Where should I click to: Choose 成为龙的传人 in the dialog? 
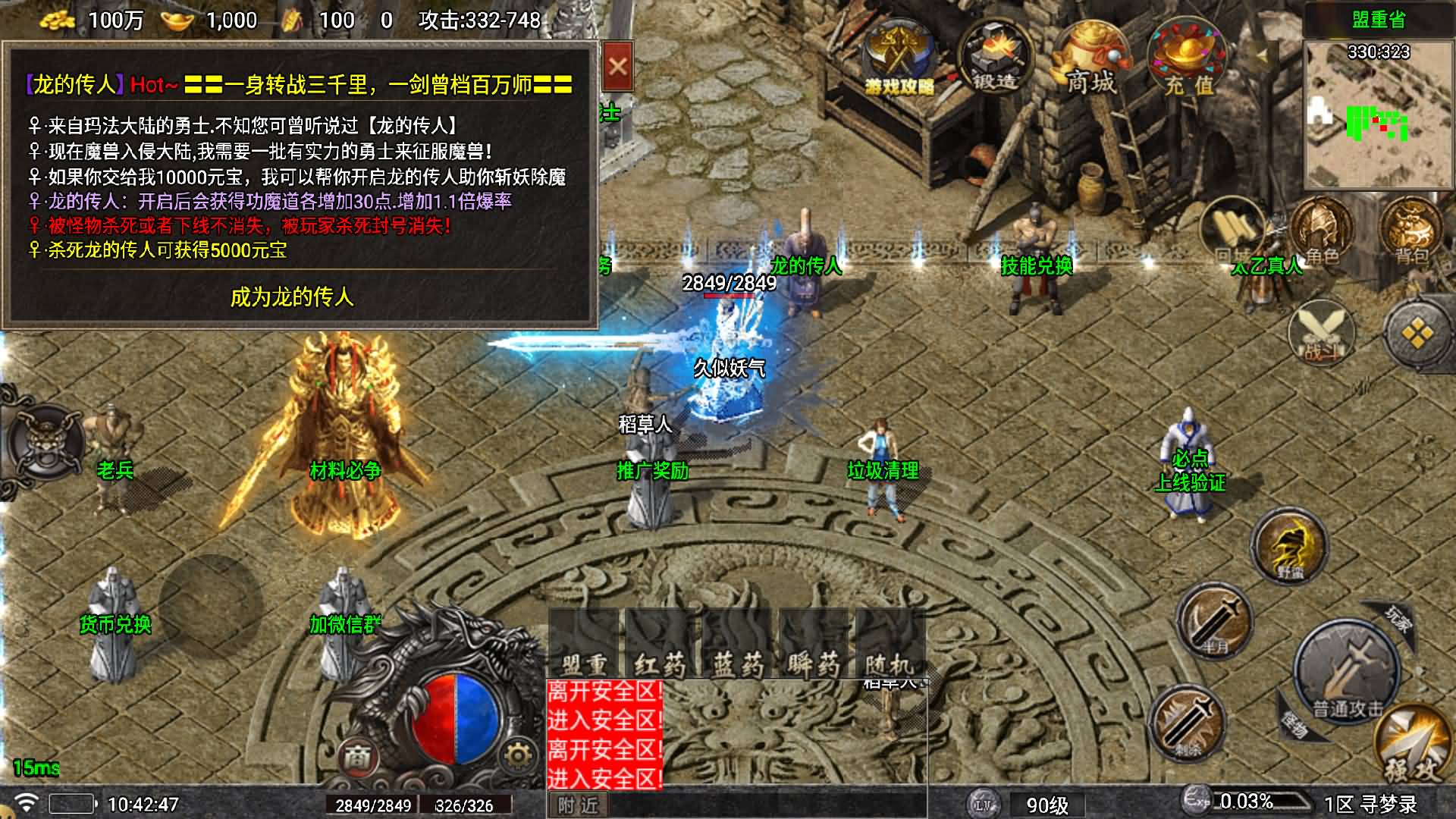click(292, 297)
